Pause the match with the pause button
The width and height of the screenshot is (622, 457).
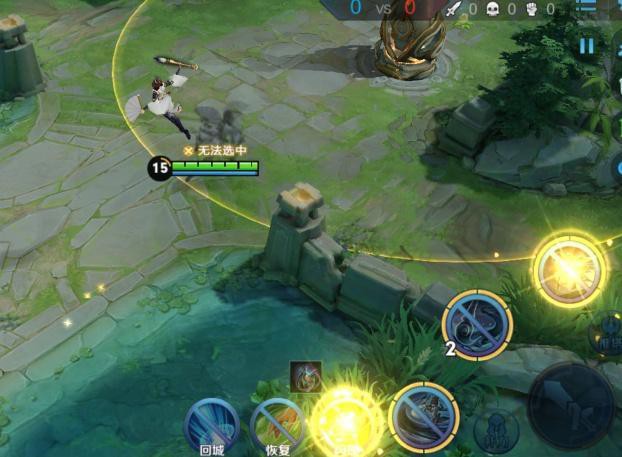pyautogui.click(x=587, y=45)
